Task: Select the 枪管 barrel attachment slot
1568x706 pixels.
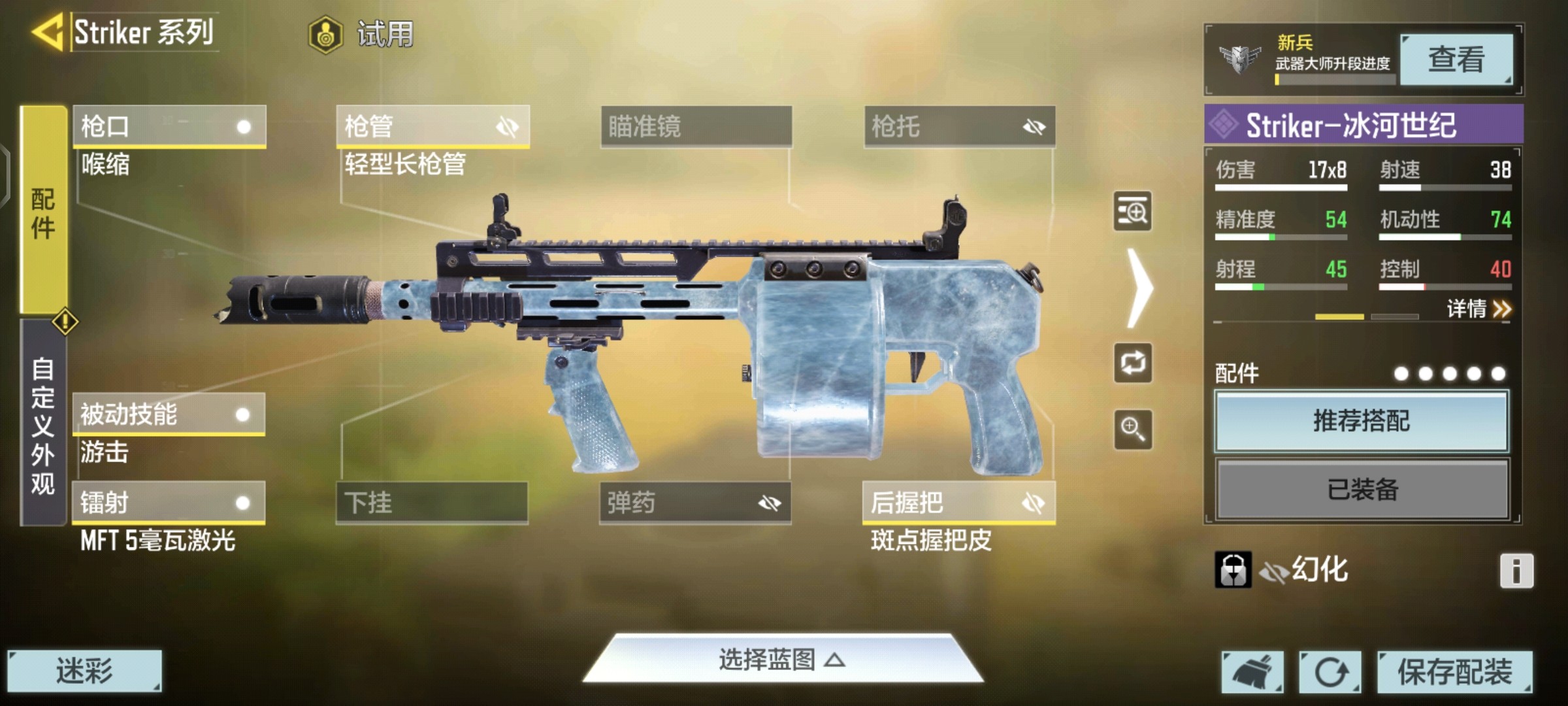Action: click(433, 126)
